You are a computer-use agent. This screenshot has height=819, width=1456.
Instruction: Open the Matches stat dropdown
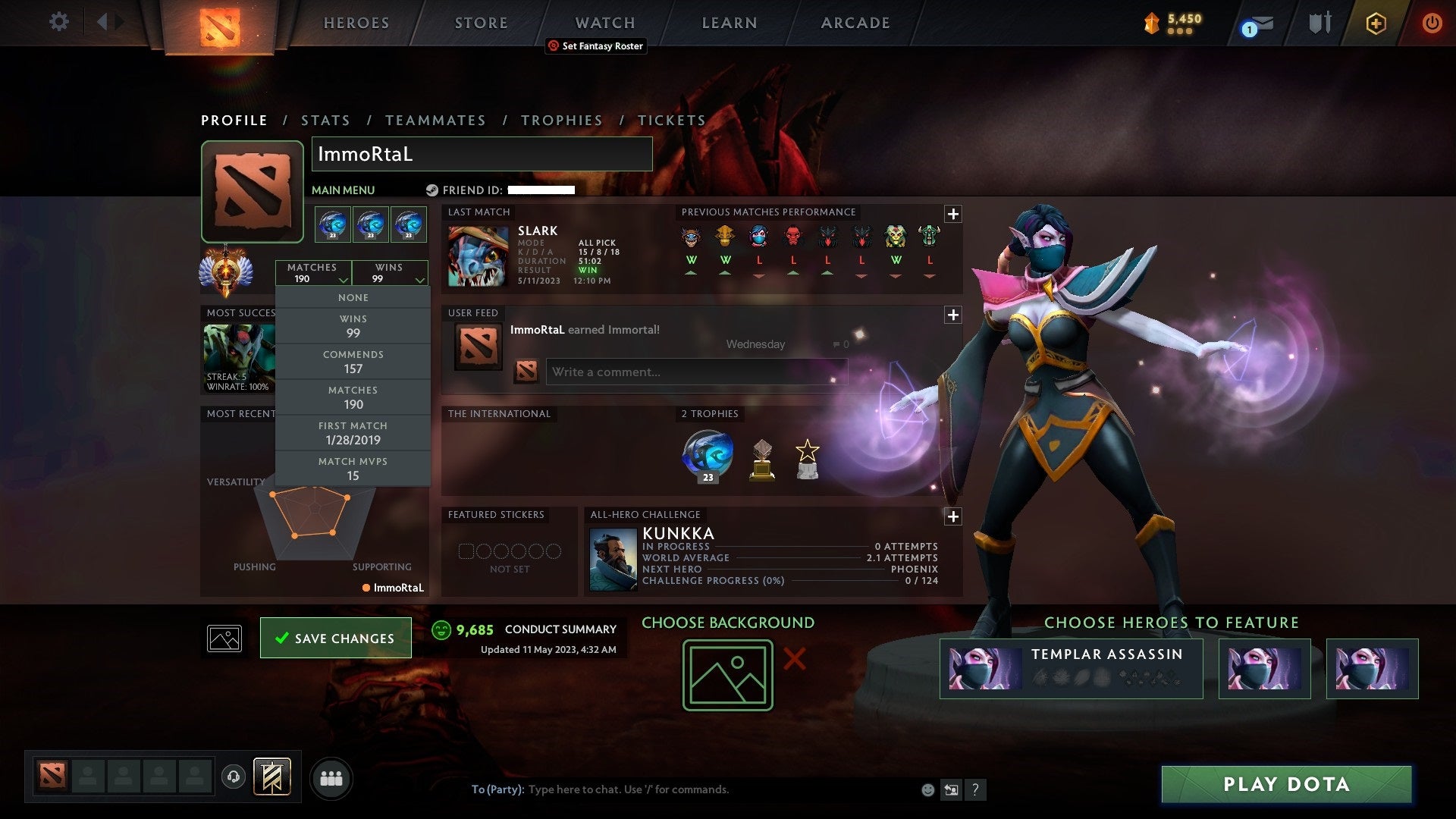click(x=314, y=273)
